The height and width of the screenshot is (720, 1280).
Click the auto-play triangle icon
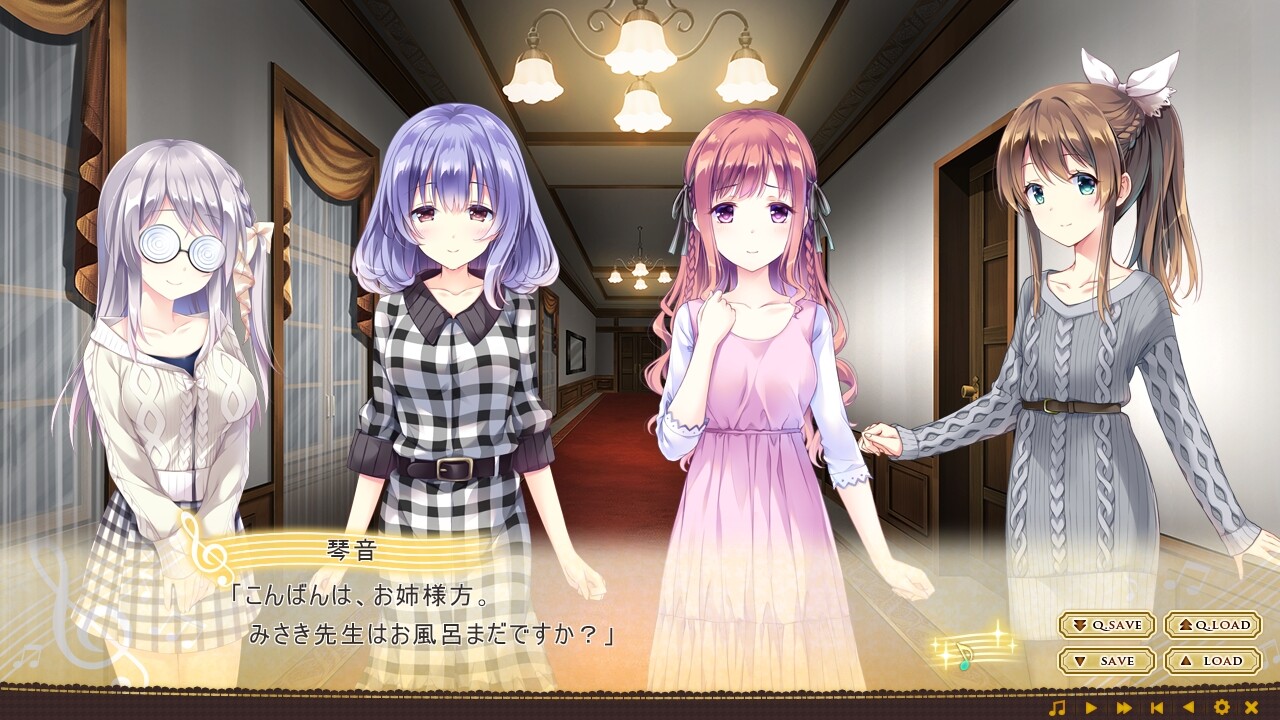pyautogui.click(x=1093, y=707)
